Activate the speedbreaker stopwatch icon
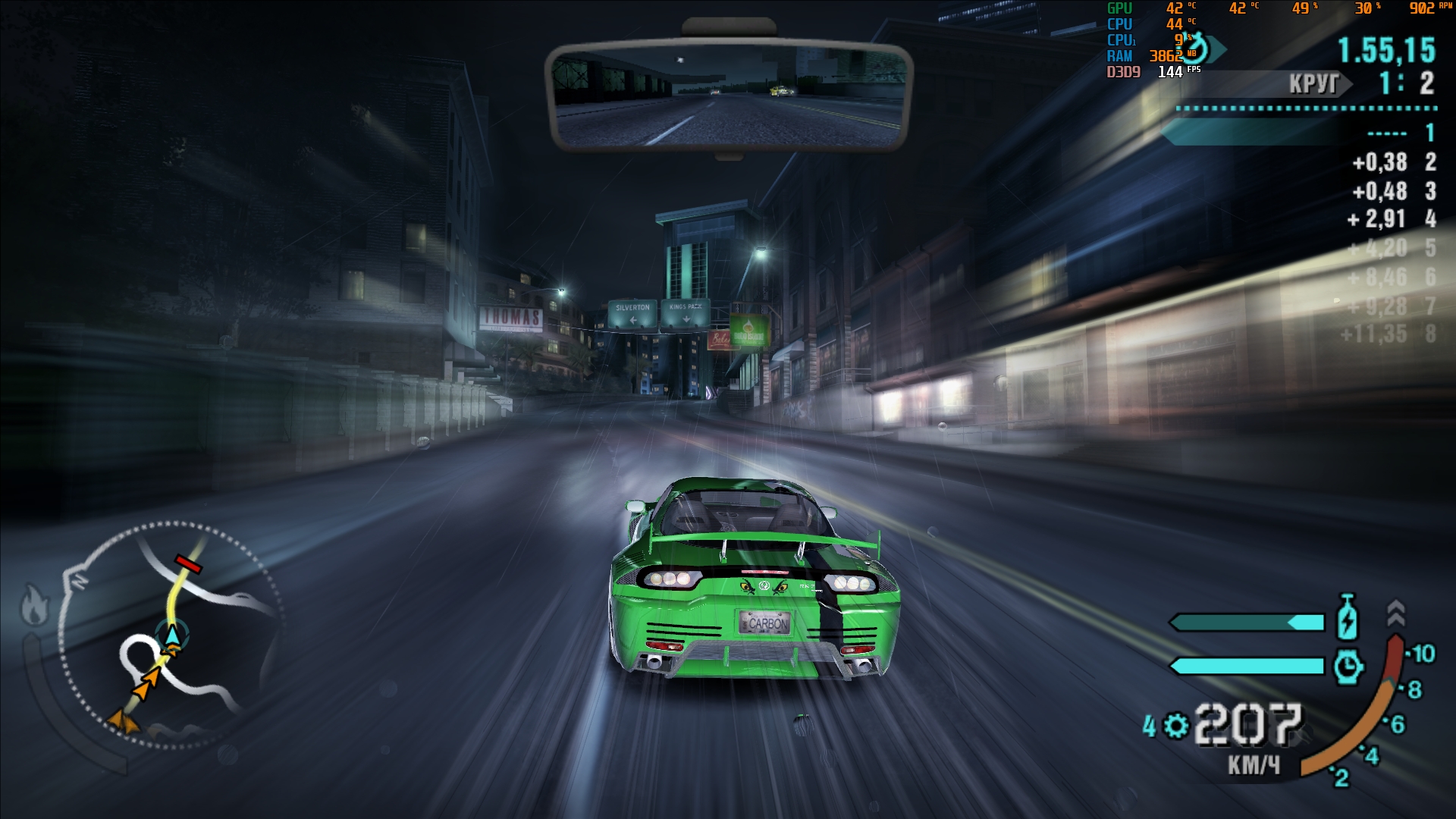Viewport: 1456px width, 819px height. click(x=1348, y=667)
